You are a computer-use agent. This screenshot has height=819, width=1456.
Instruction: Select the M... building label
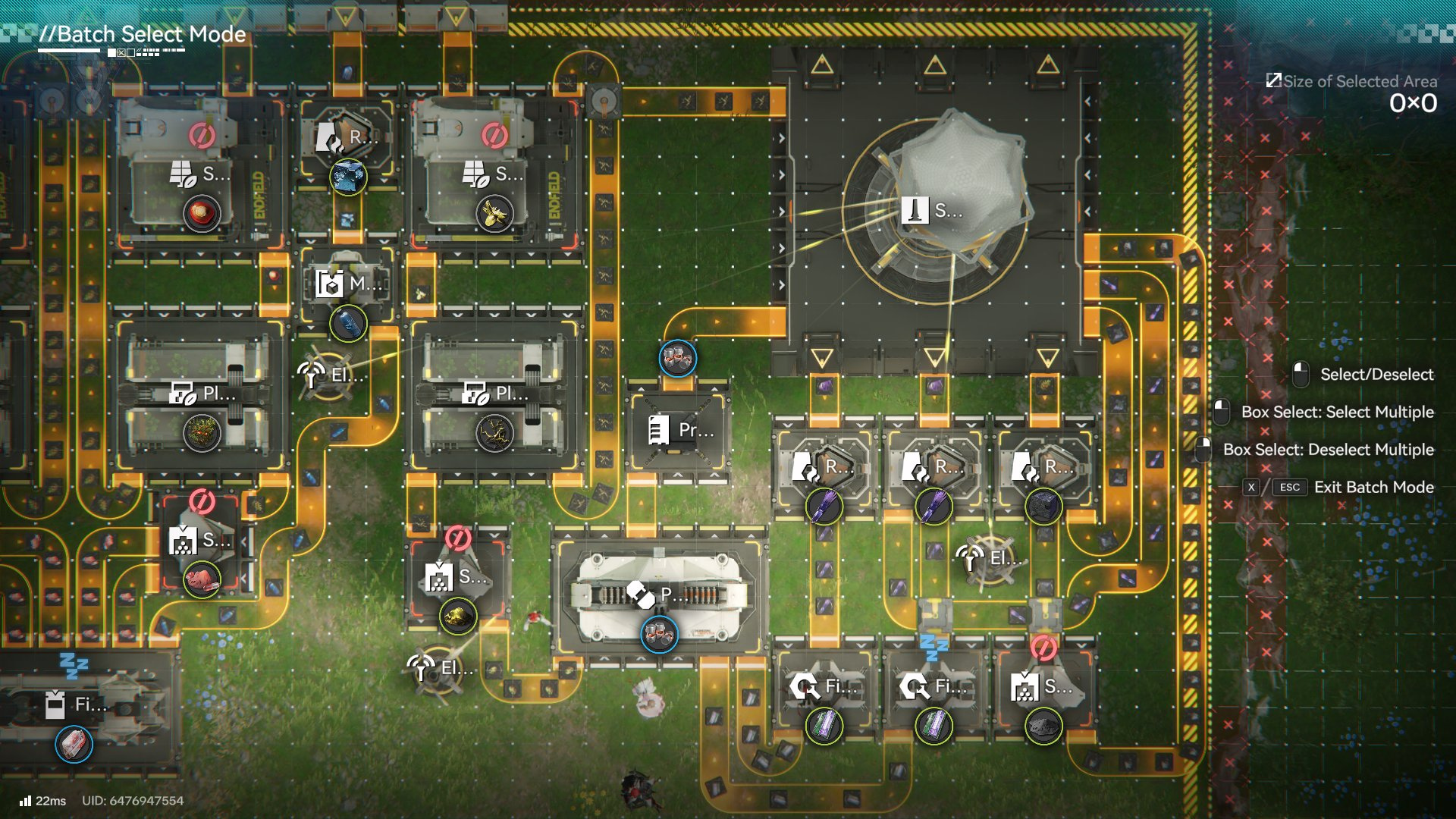[348, 285]
